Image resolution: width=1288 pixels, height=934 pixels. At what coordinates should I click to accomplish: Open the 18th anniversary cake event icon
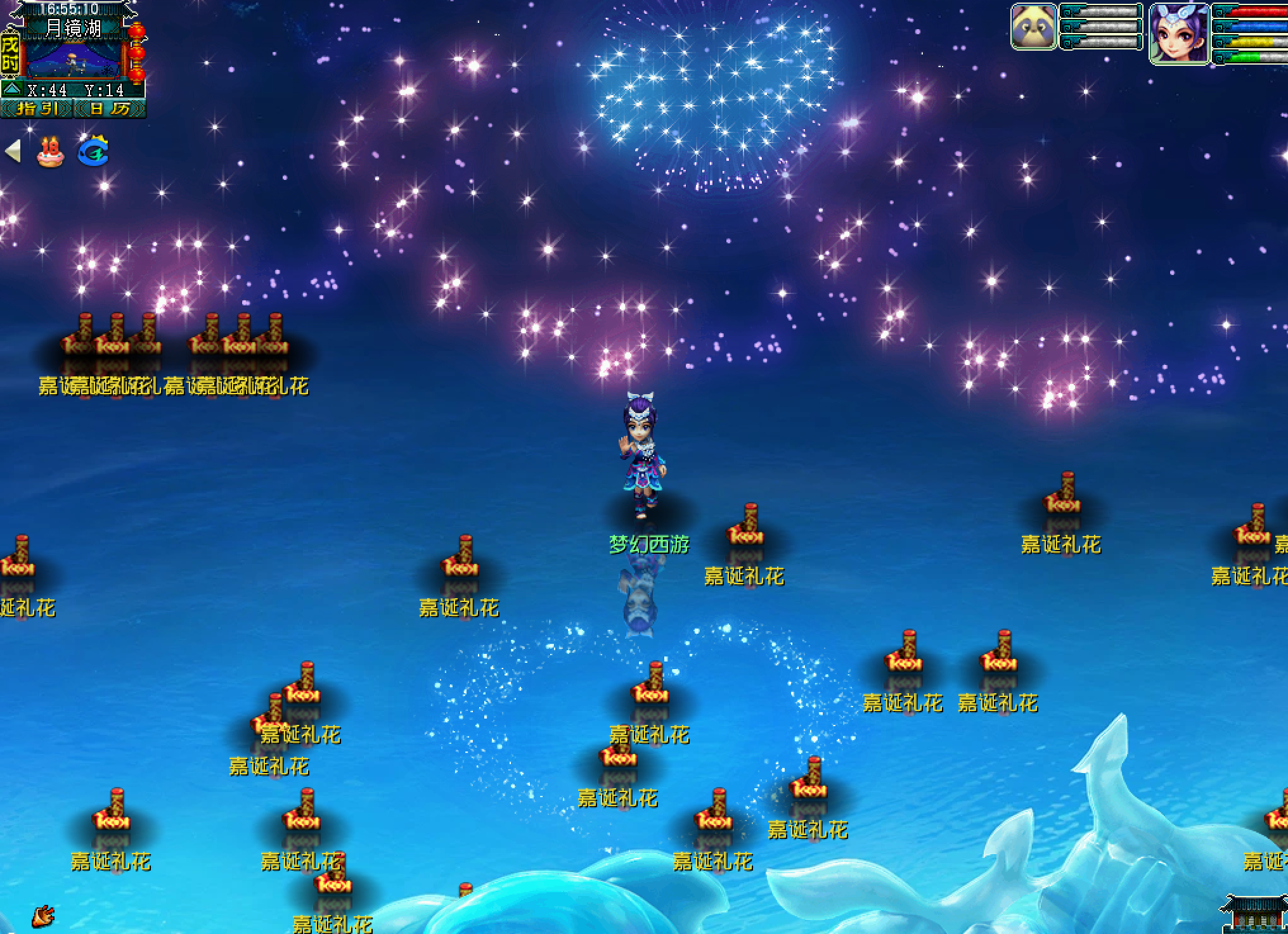coord(50,151)
